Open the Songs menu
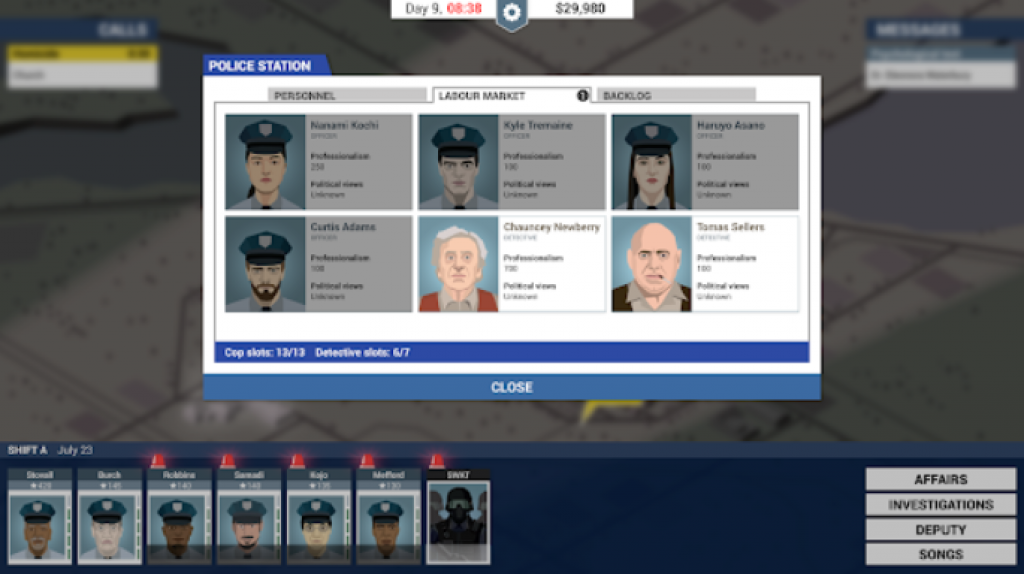The width and height of the screenshot is (1024, 574). click(x=940, y=554)
